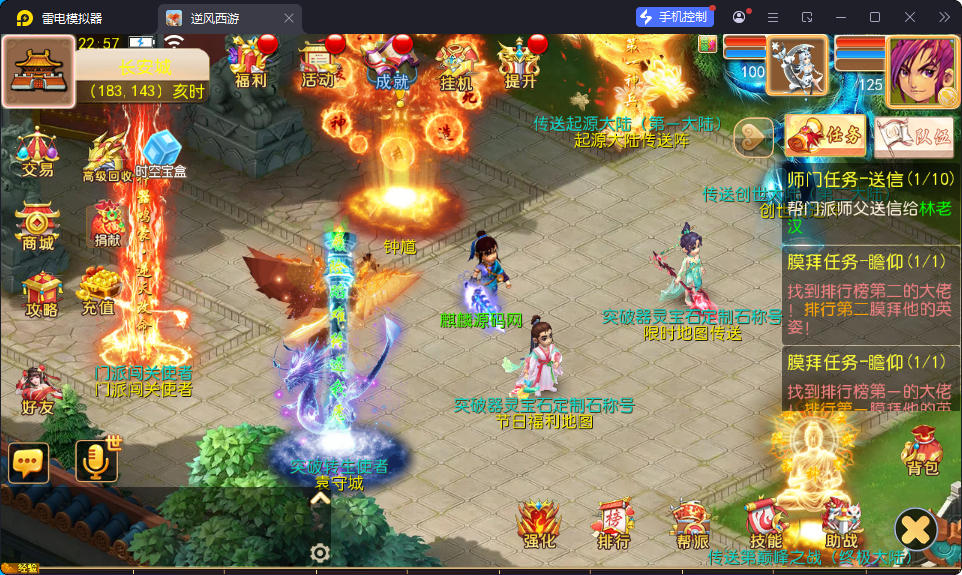Switch to the 任务 quest tab
This screenshot has height=575, width=962.
pyautogui.click(x=825, y=136)
